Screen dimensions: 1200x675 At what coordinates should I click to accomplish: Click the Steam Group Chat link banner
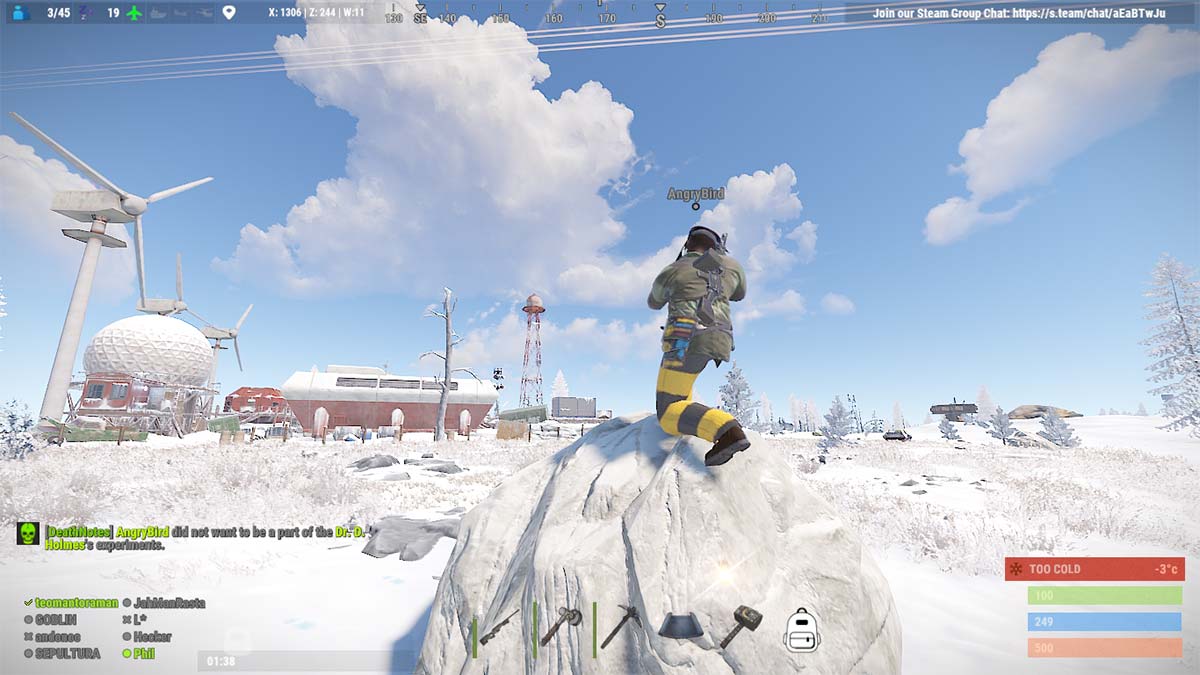click(x=1020, y=13)
